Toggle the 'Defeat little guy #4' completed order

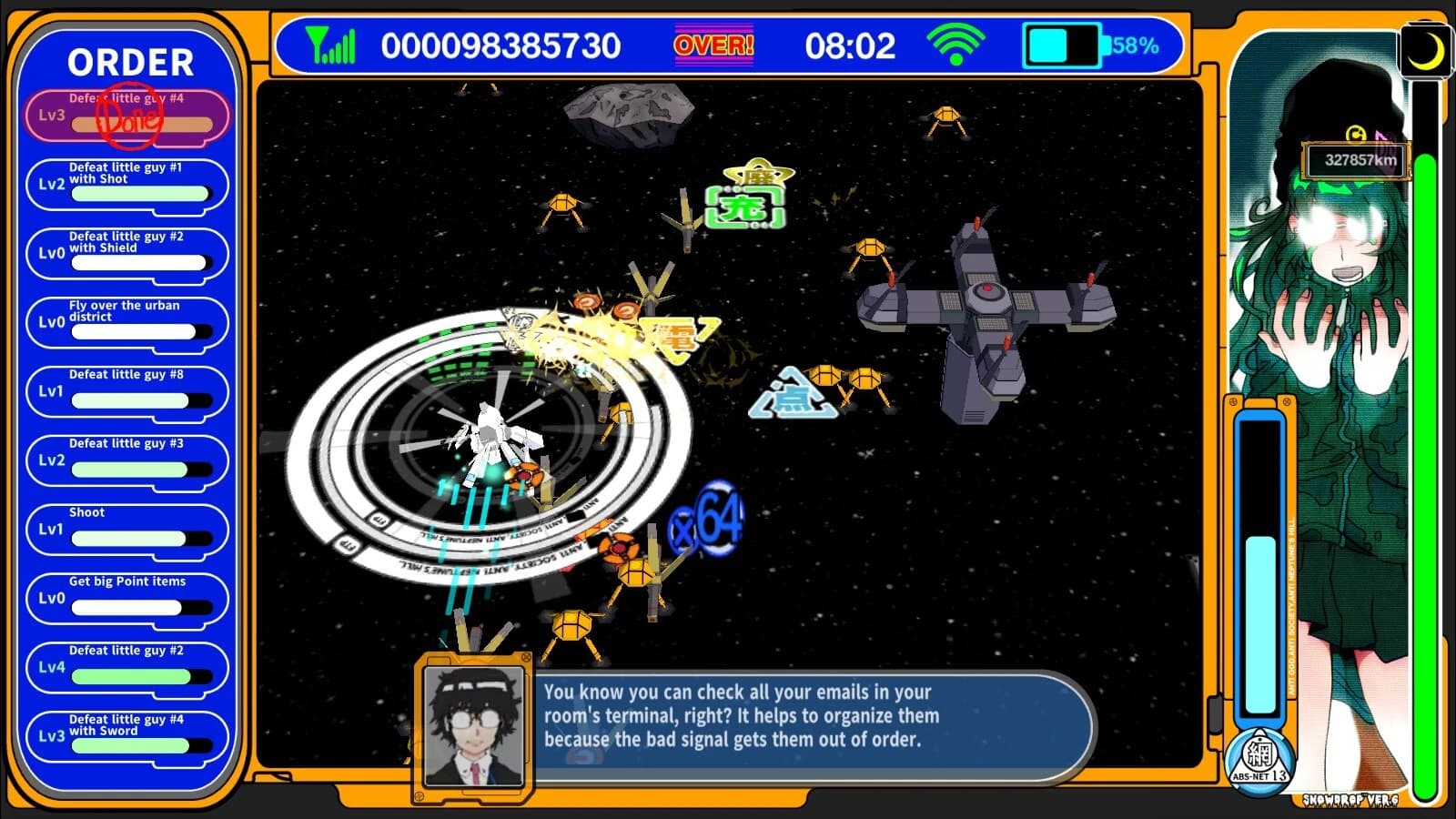coord(127,113)
